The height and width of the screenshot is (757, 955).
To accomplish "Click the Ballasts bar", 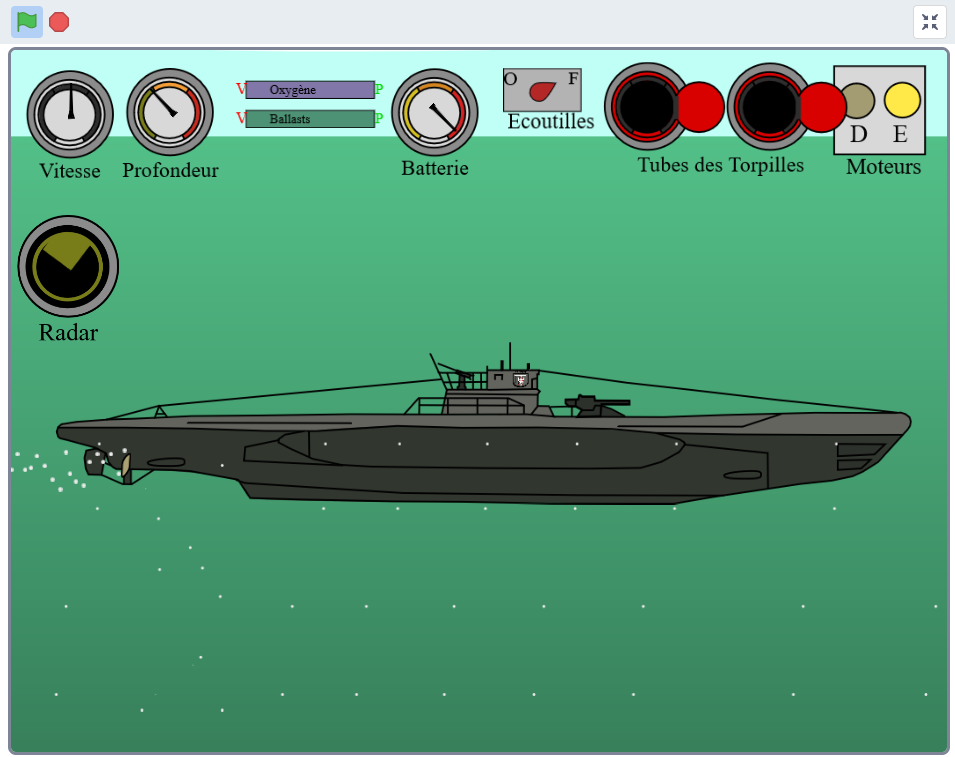I will click(x=310, y=119).
